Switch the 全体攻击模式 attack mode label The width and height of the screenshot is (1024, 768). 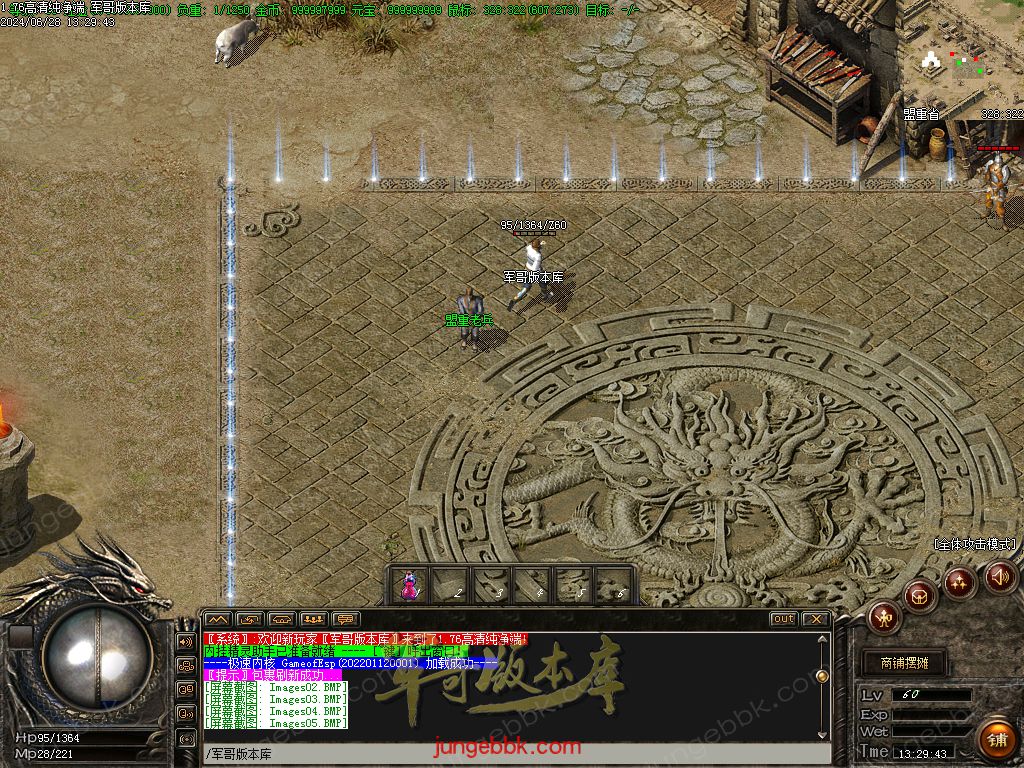[974, 544]
